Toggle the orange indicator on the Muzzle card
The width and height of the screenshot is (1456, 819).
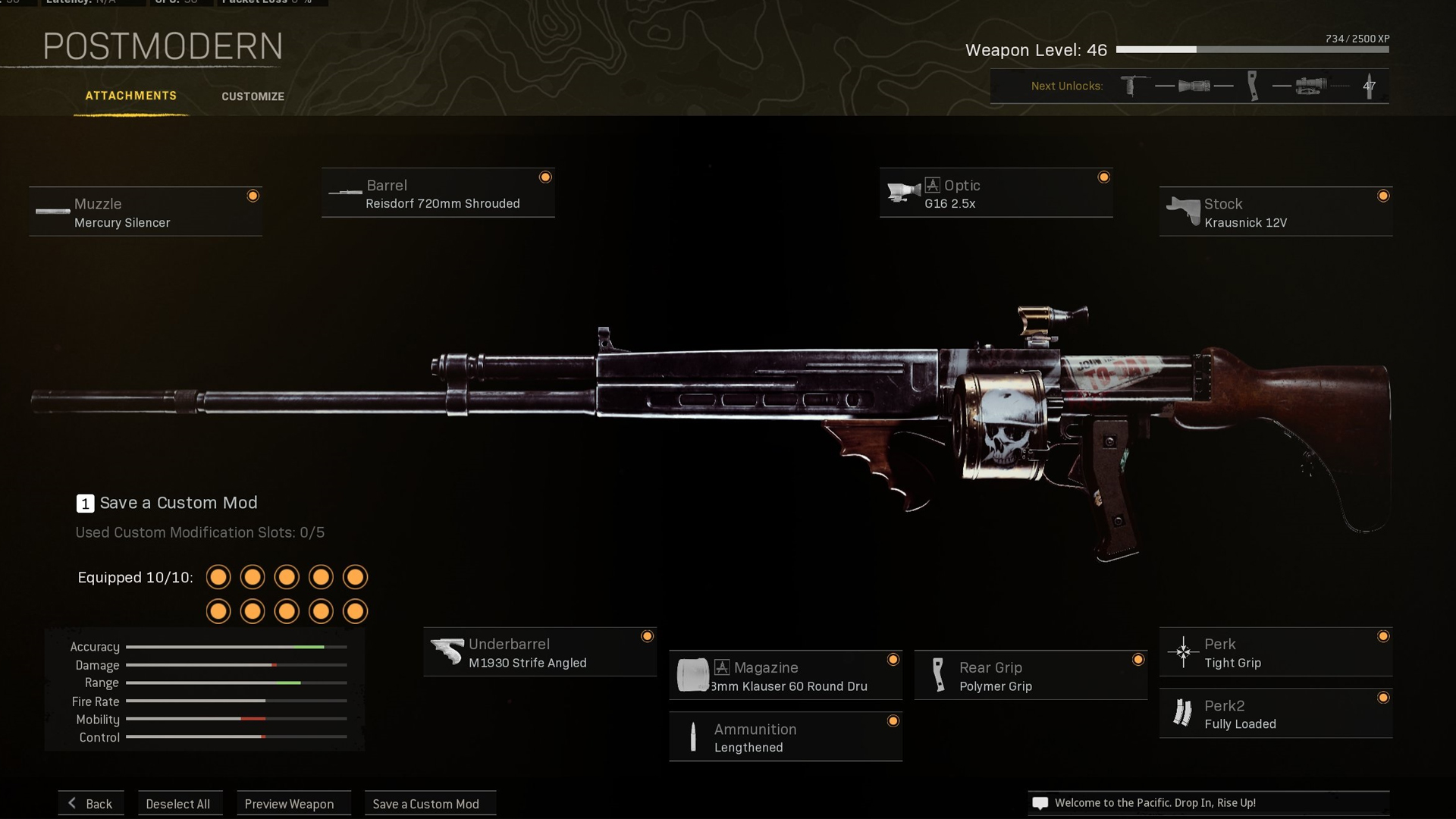(x=253, y=195)
